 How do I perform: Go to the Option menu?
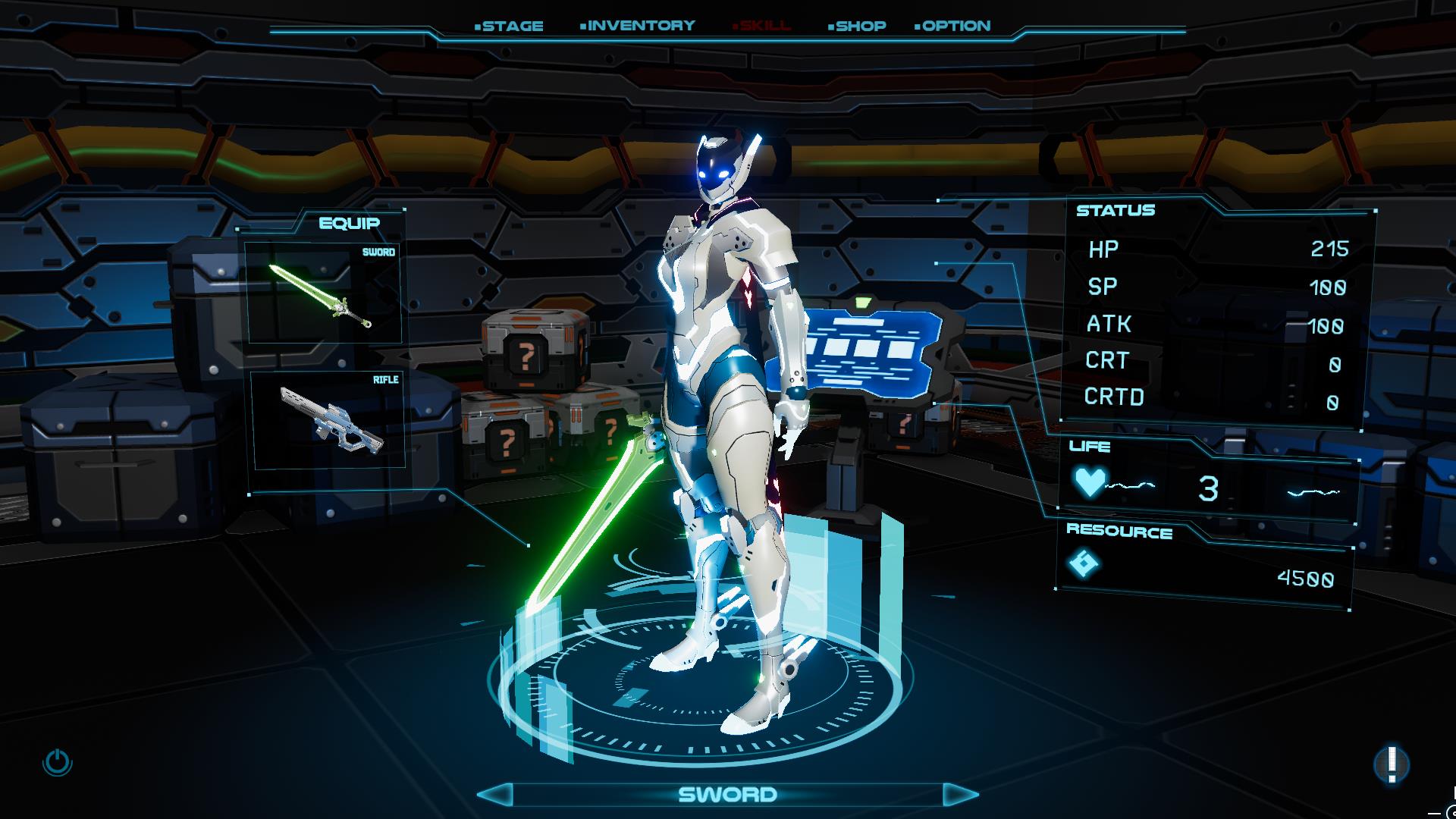point(953,26)
